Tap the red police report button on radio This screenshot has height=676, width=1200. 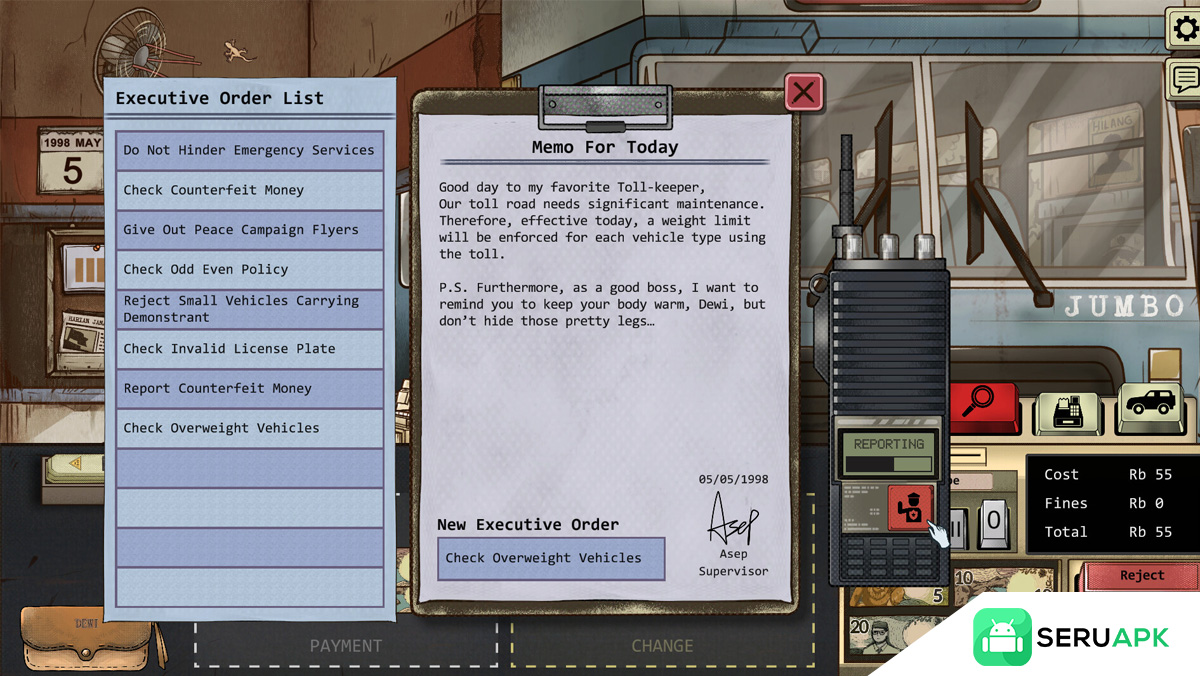[910, 507]
